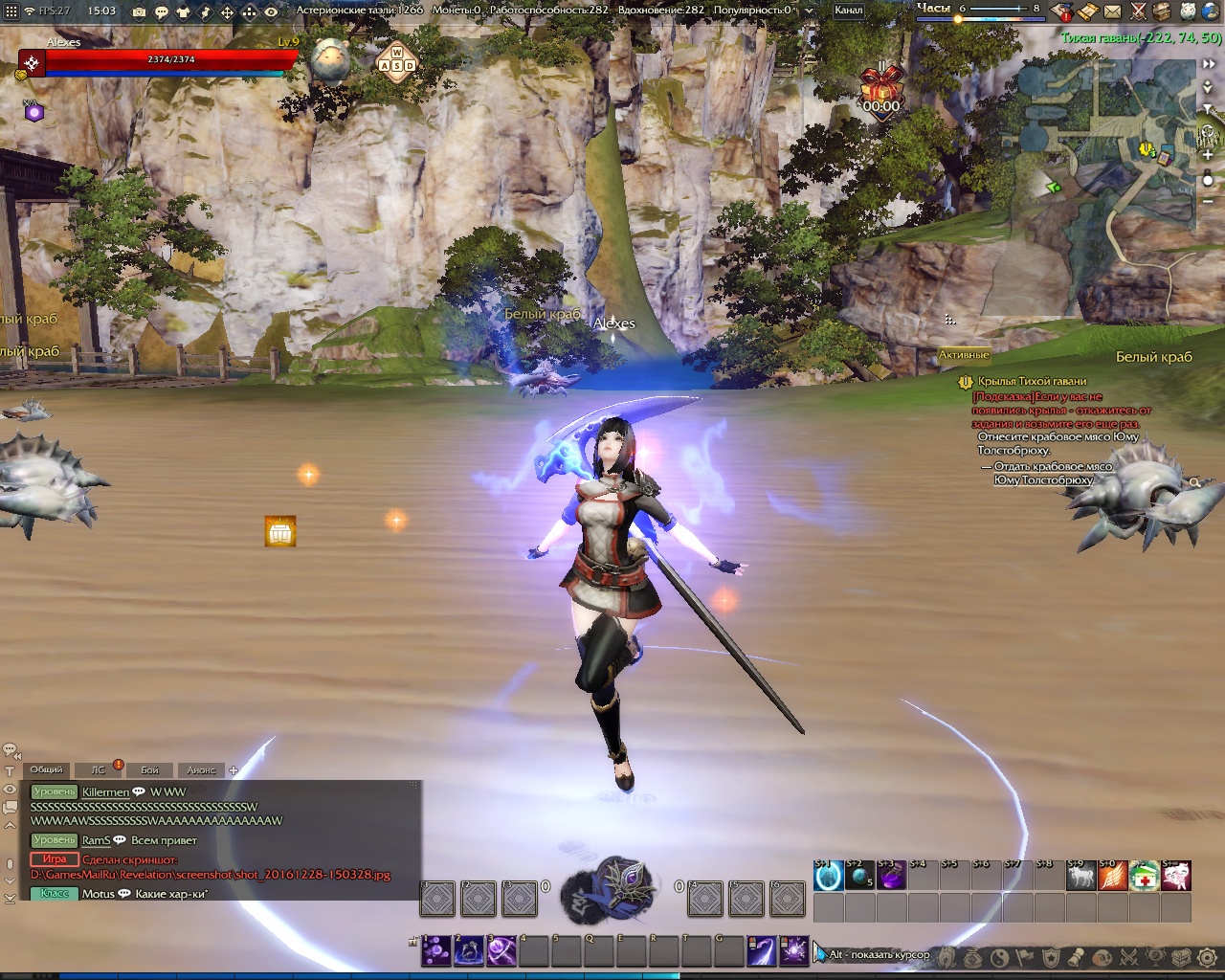This screenshot has width=1225, height=980.
Task: Switch to the Анонс chat tab
Action: 201,769
